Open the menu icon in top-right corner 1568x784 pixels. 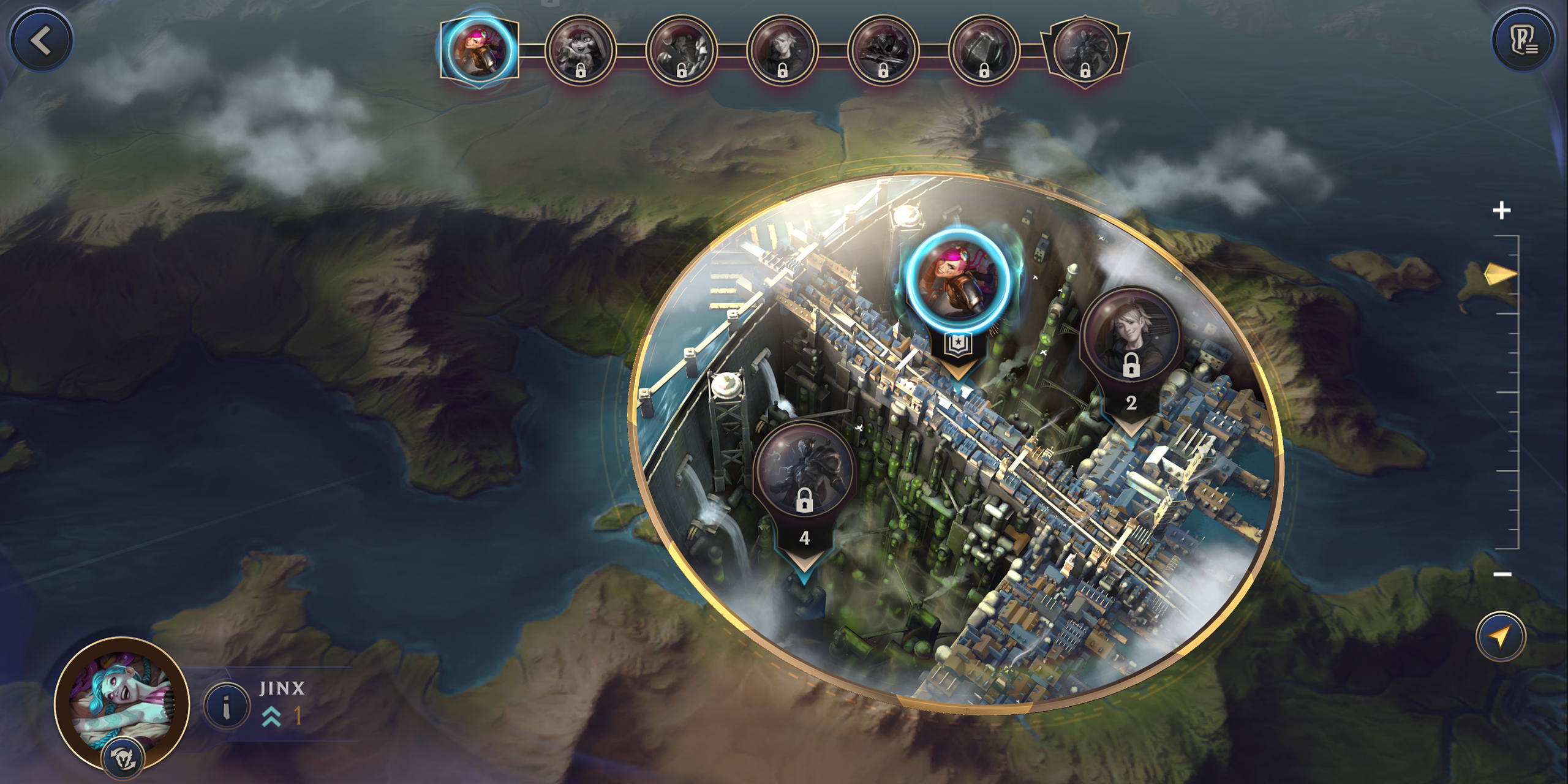coord(1523,41)
